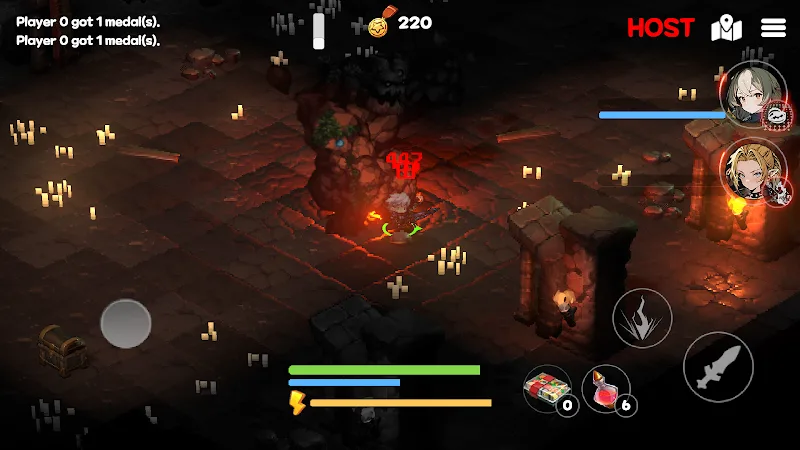Tap the virtual joystick pad
The image size is (800, 450).
click(126, 324)
